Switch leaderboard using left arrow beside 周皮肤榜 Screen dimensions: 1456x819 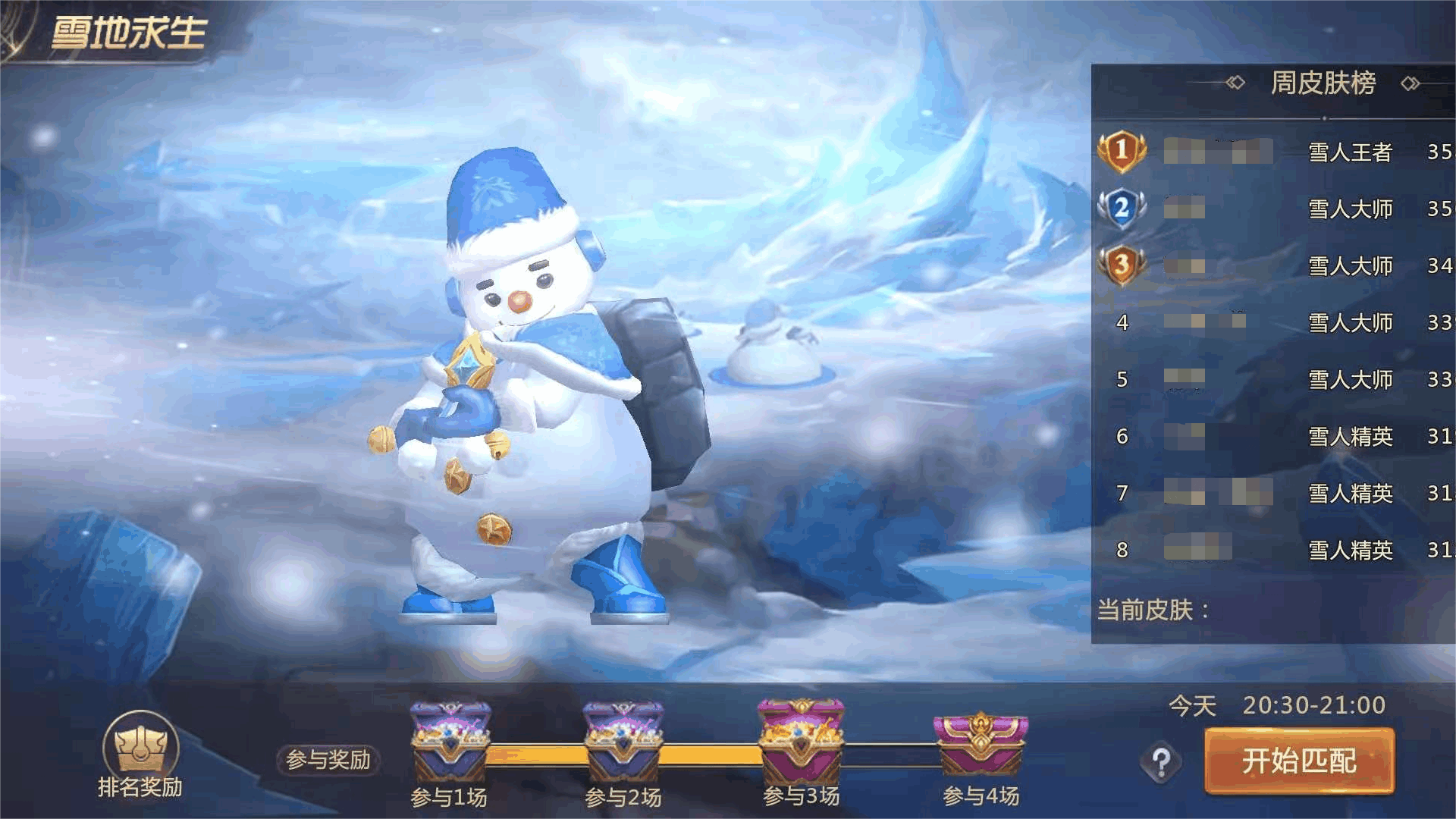pos(1235,83)
